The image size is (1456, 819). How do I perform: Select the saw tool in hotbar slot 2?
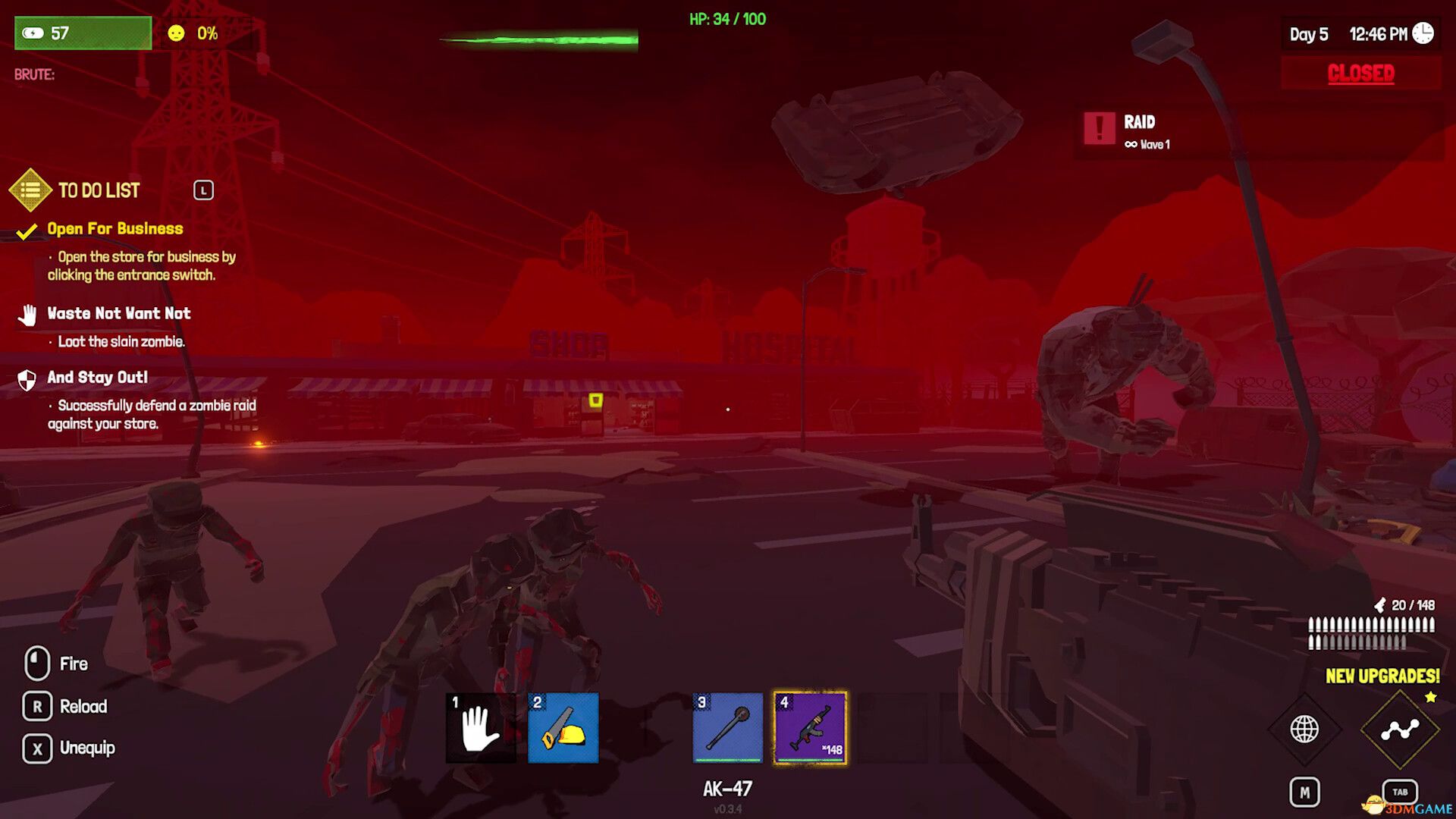click(562, 727)
